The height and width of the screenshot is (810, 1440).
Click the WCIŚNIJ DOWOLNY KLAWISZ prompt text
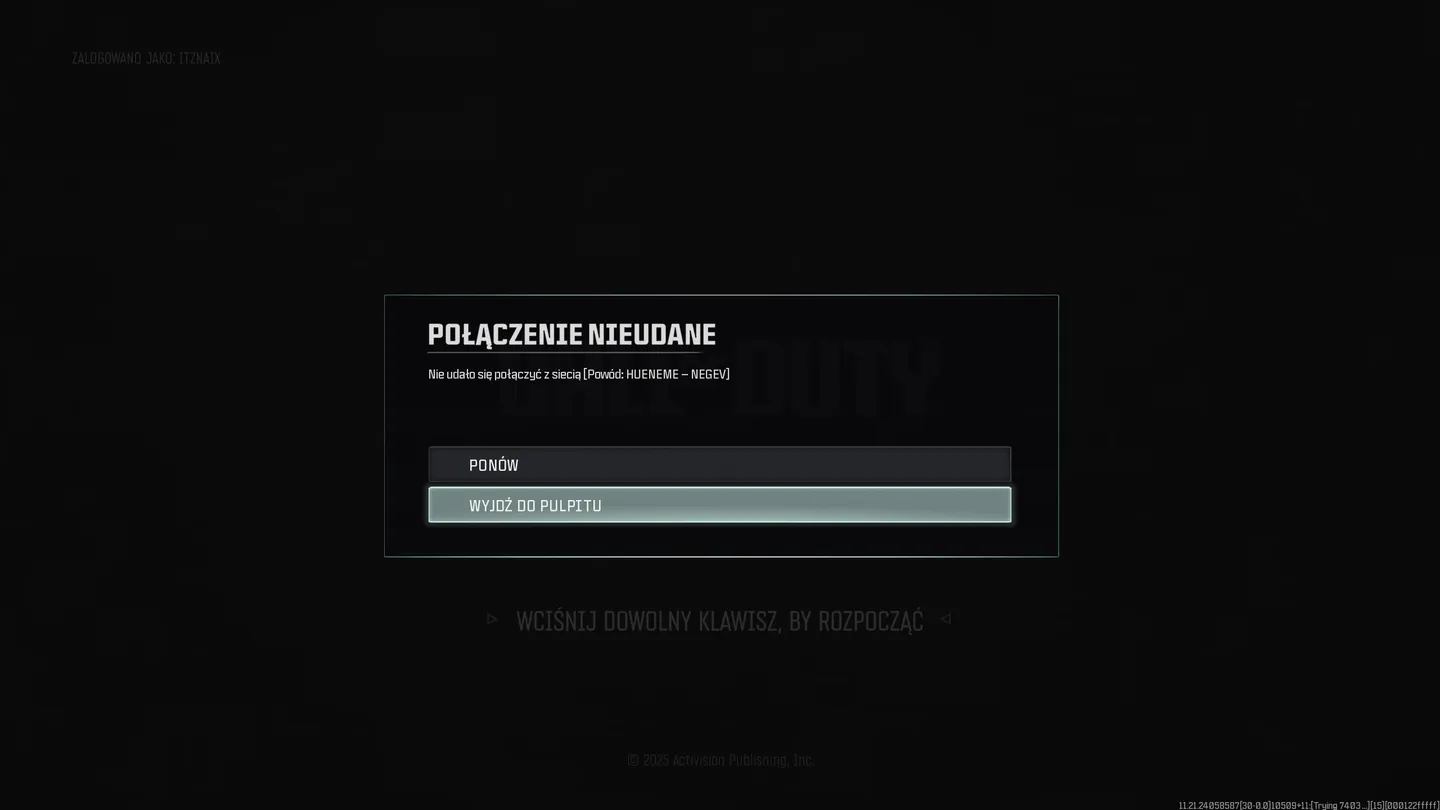718,619
